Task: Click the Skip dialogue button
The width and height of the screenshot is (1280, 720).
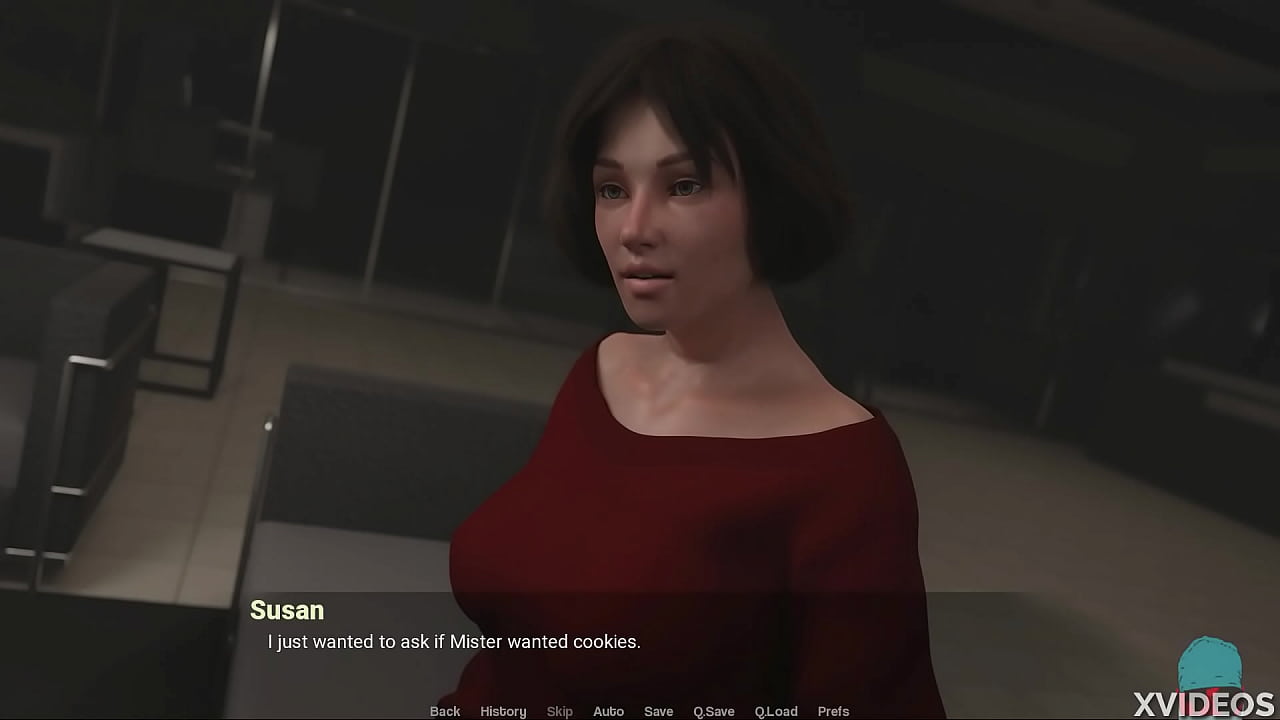Action: [560, 711]
